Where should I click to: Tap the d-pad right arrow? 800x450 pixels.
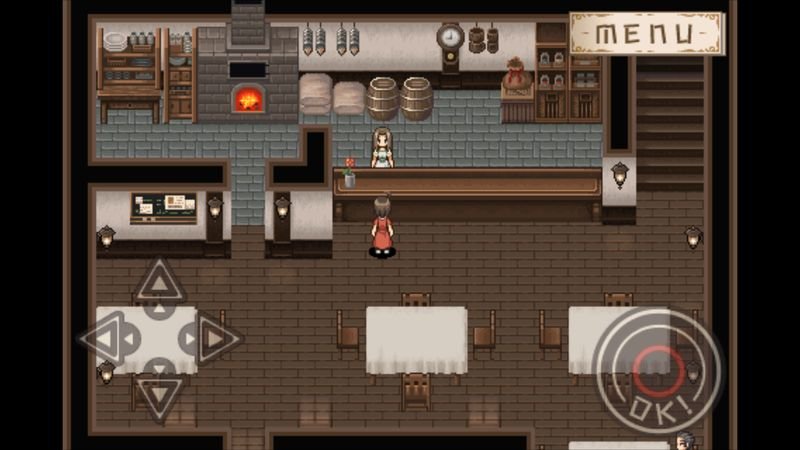[214, 340]
